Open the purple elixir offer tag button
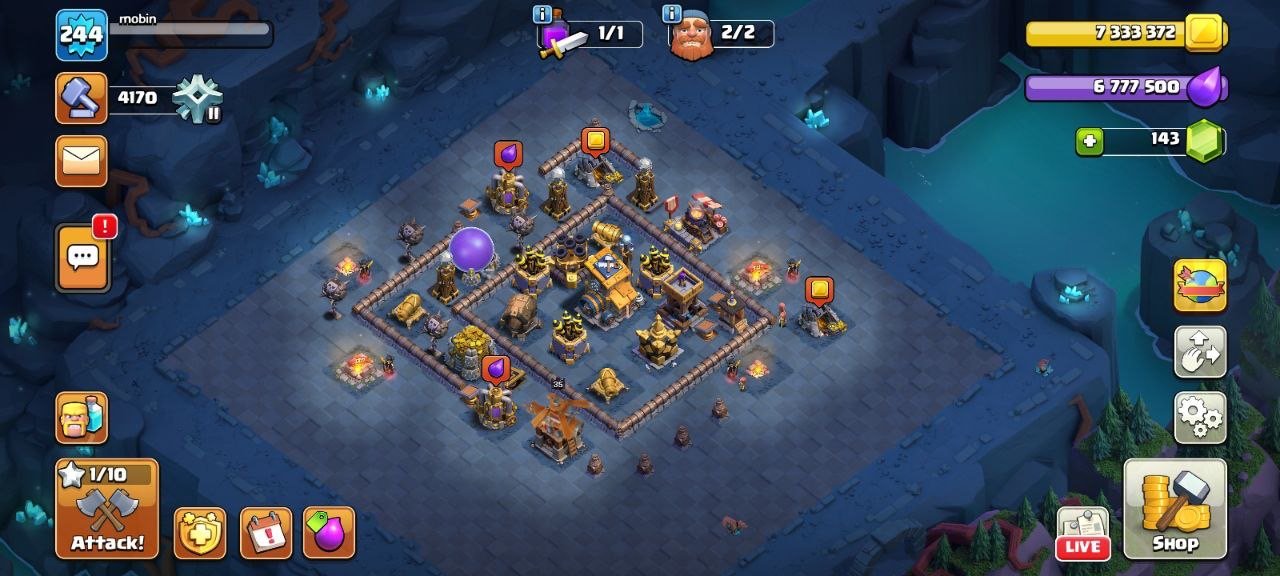This screenshot has height=576, width=1280. [x=329, y=533]
